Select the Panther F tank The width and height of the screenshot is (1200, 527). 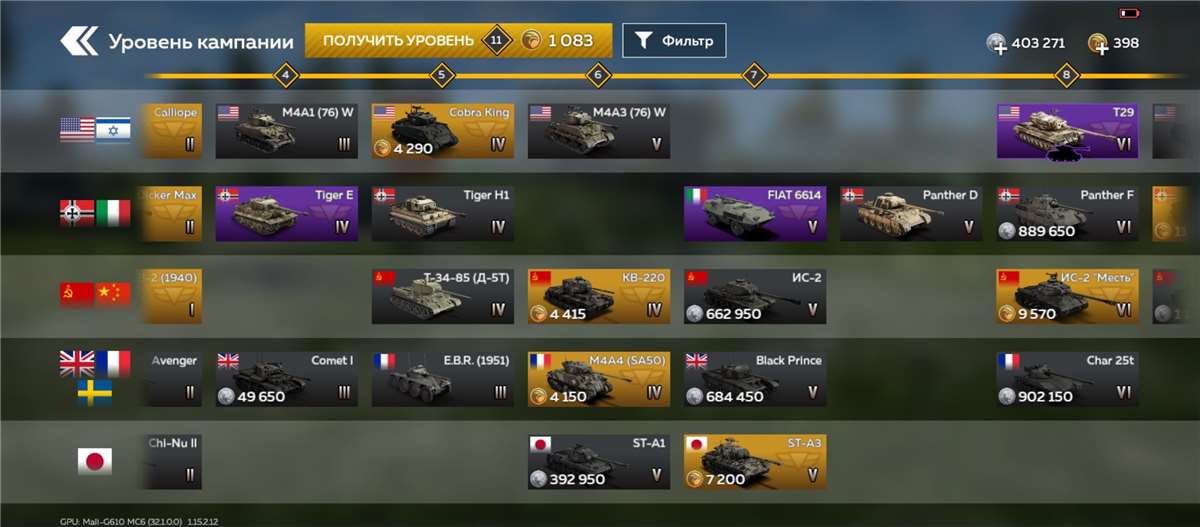pos(1068,212)
